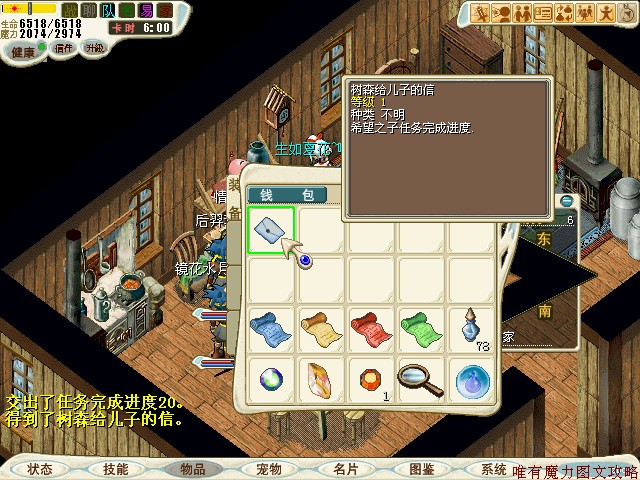Toggle the 队 team chat channel
Screen dimensions: 640x480
coord(108,11)
